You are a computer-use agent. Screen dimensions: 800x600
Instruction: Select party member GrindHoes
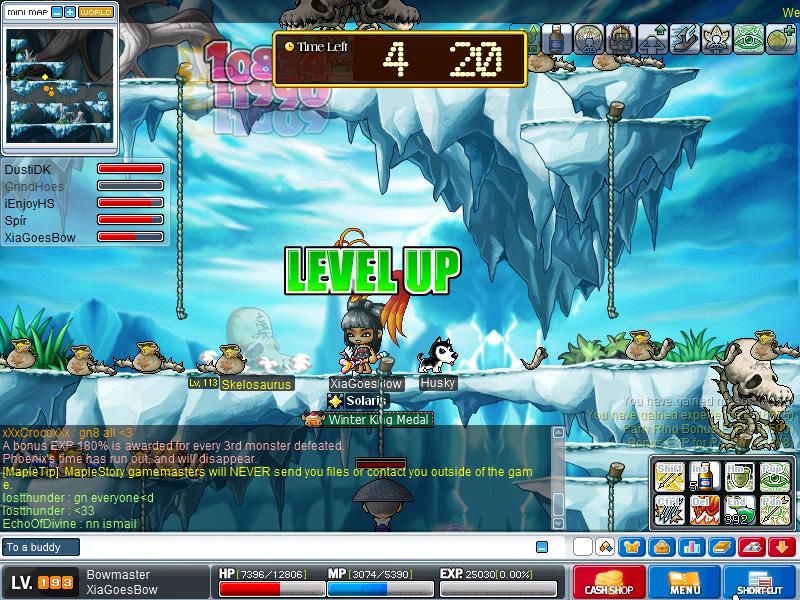tap(33, 187)
